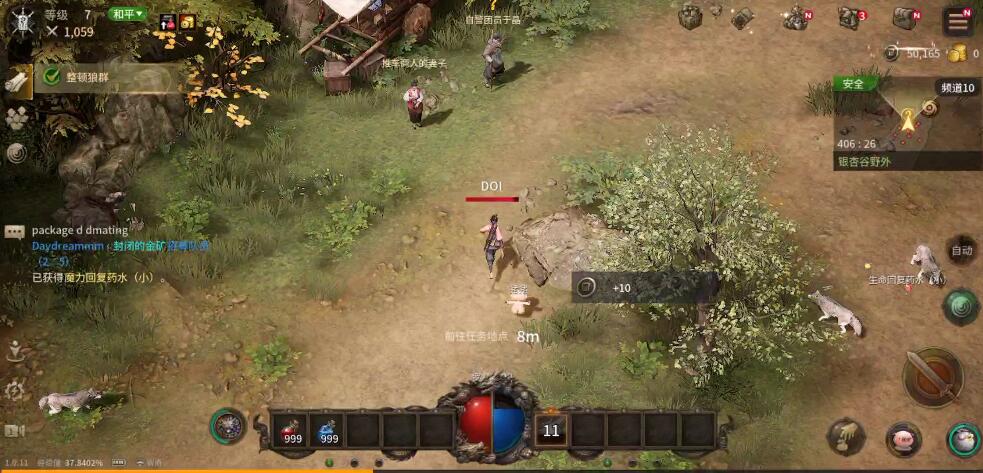Activate the sword basic attack button
983x473 pixels.
pyautogui.click(x=932, y=377)
